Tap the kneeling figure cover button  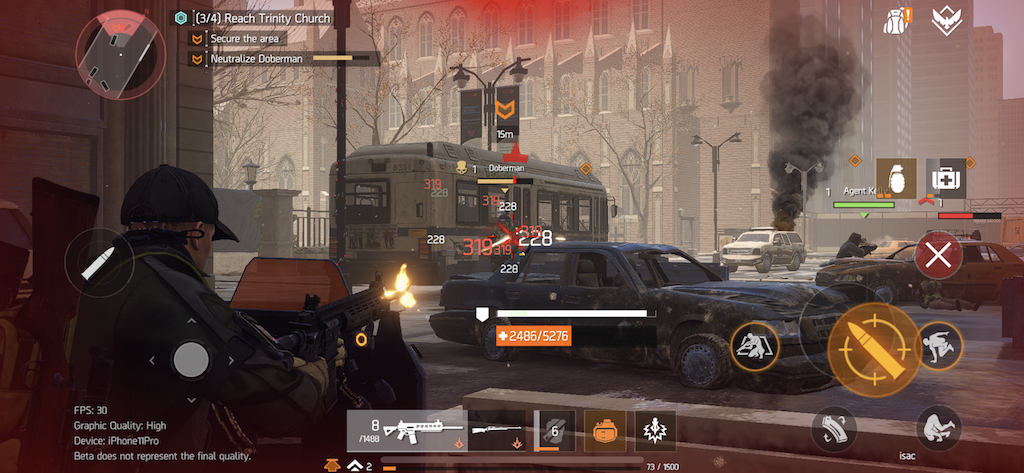point(755,346)
